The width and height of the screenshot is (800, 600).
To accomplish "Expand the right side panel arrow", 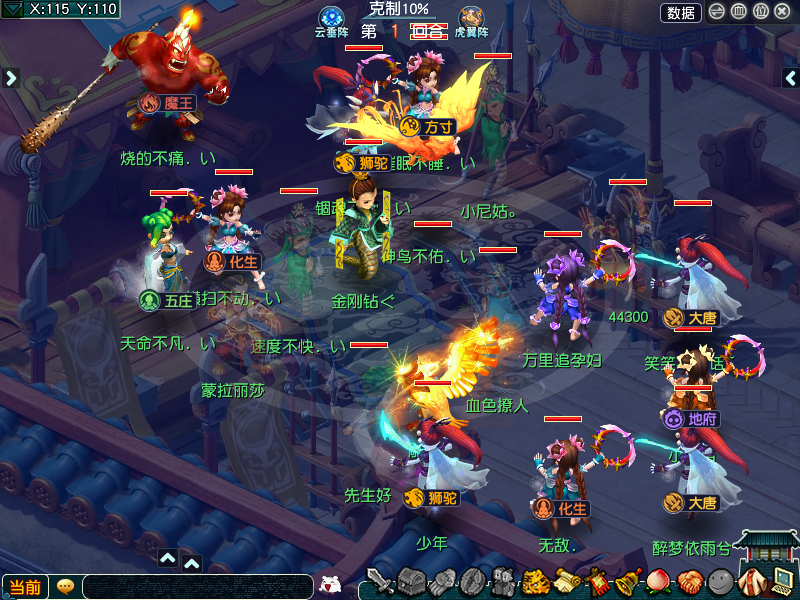I will coord(790,77).
